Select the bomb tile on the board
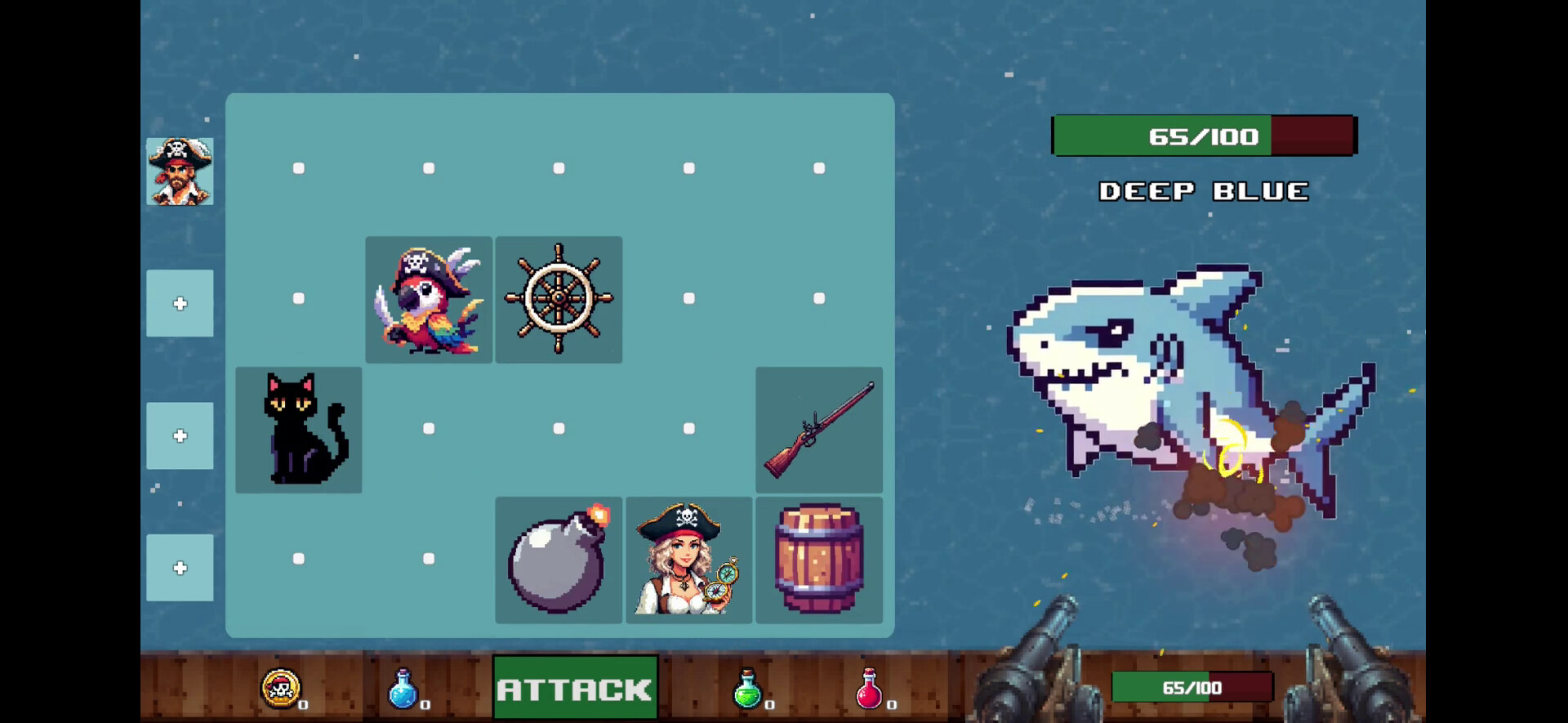Image resolution: width=1568 pixels, height=723 pixels. coord(559,560)
